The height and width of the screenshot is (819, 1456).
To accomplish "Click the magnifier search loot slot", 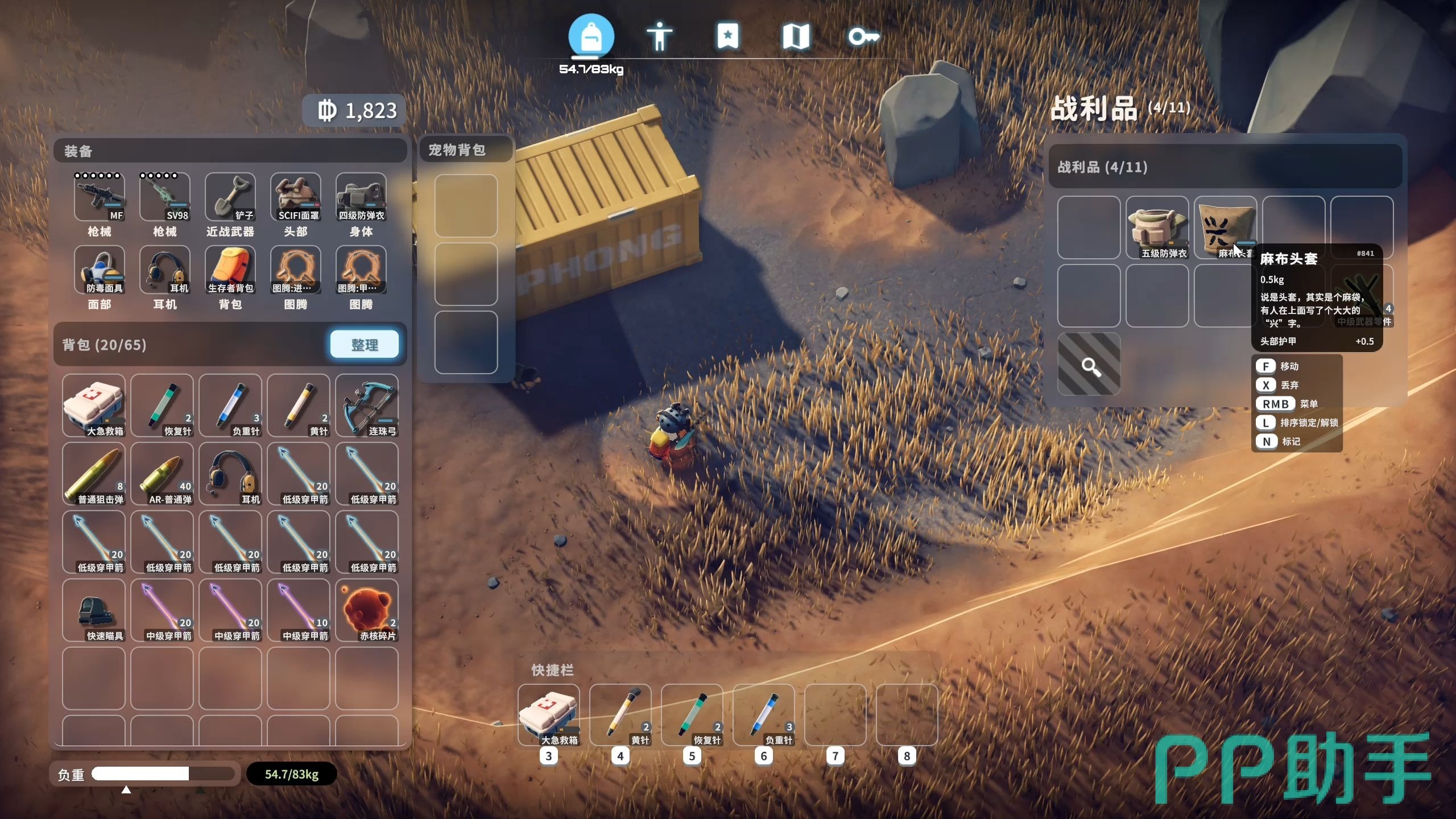I will tap(1089, 365).
